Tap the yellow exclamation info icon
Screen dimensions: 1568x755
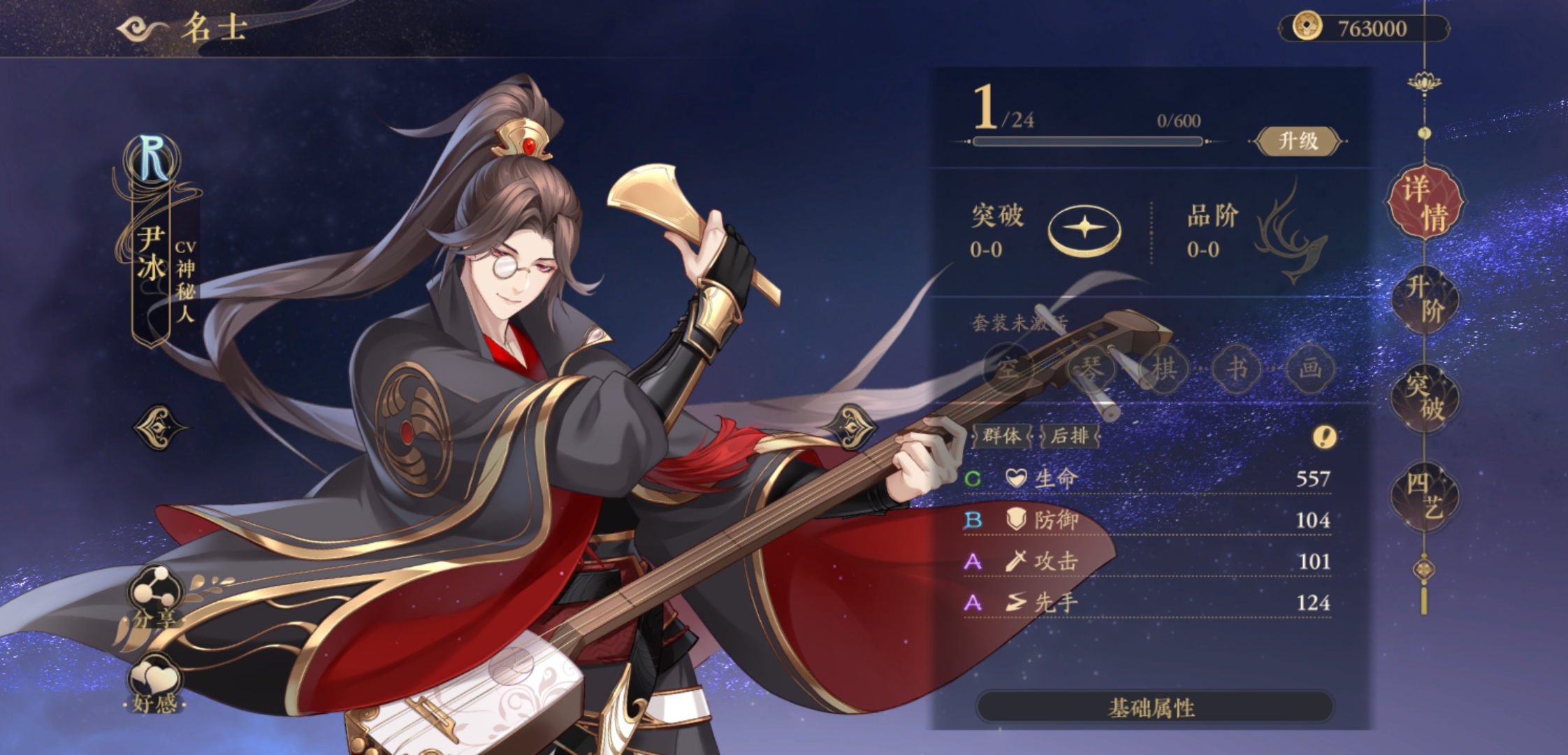[1324, 438]
